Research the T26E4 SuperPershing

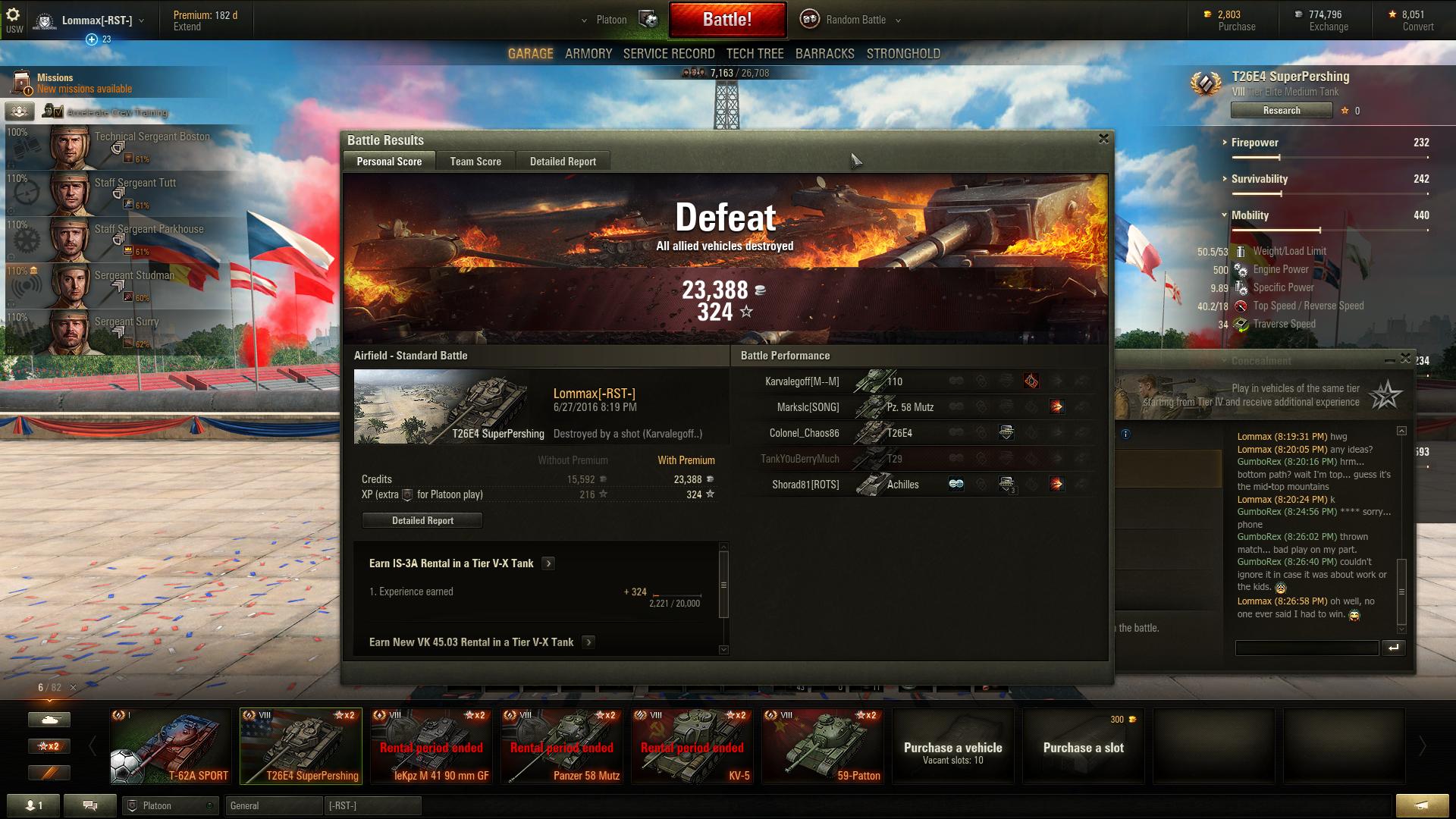(x=1282, y=111)
